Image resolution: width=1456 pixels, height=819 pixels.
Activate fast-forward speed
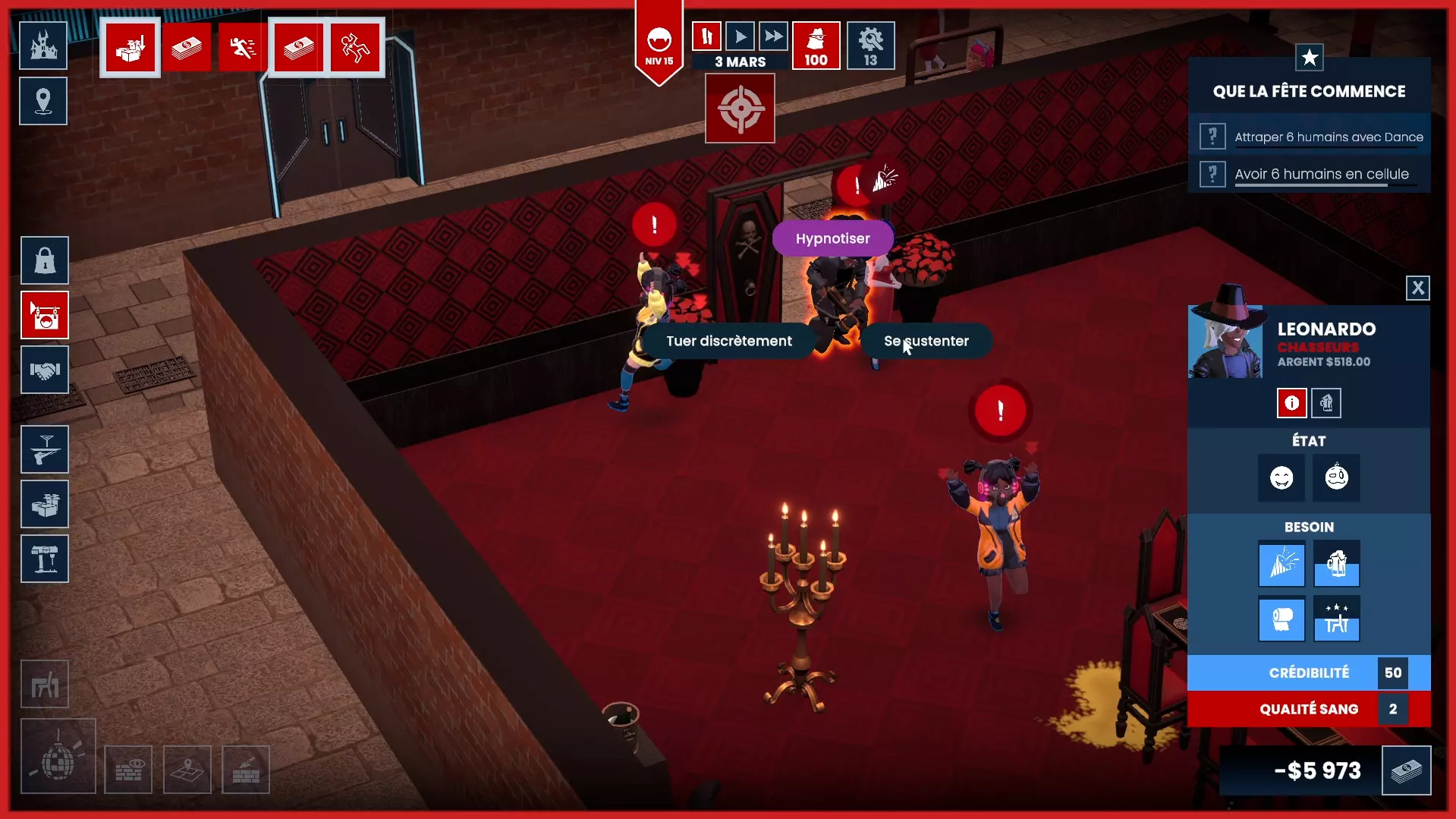point(773,36)
